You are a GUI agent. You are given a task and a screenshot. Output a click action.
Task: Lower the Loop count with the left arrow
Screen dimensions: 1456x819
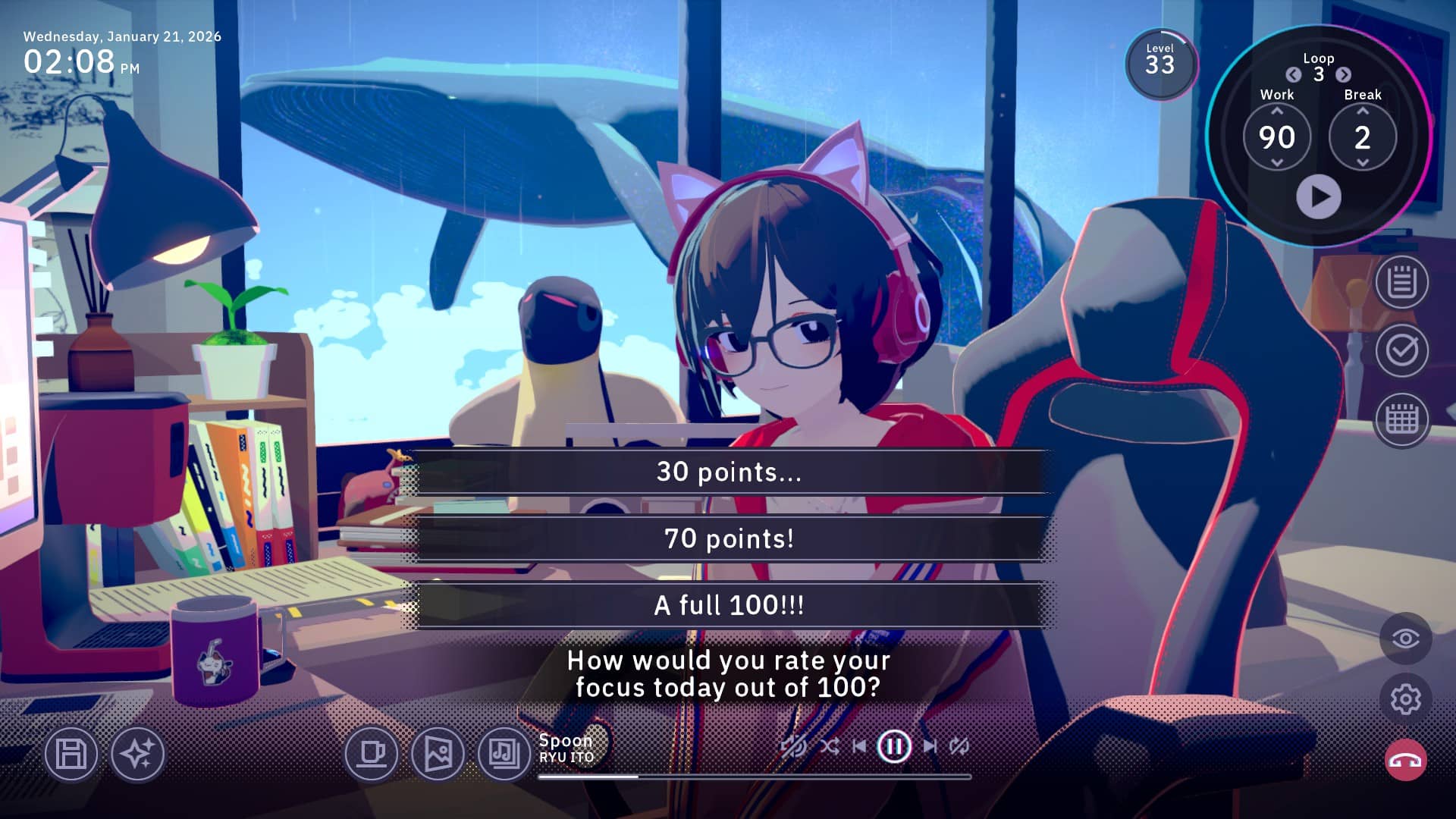(x=1294, y=74)
